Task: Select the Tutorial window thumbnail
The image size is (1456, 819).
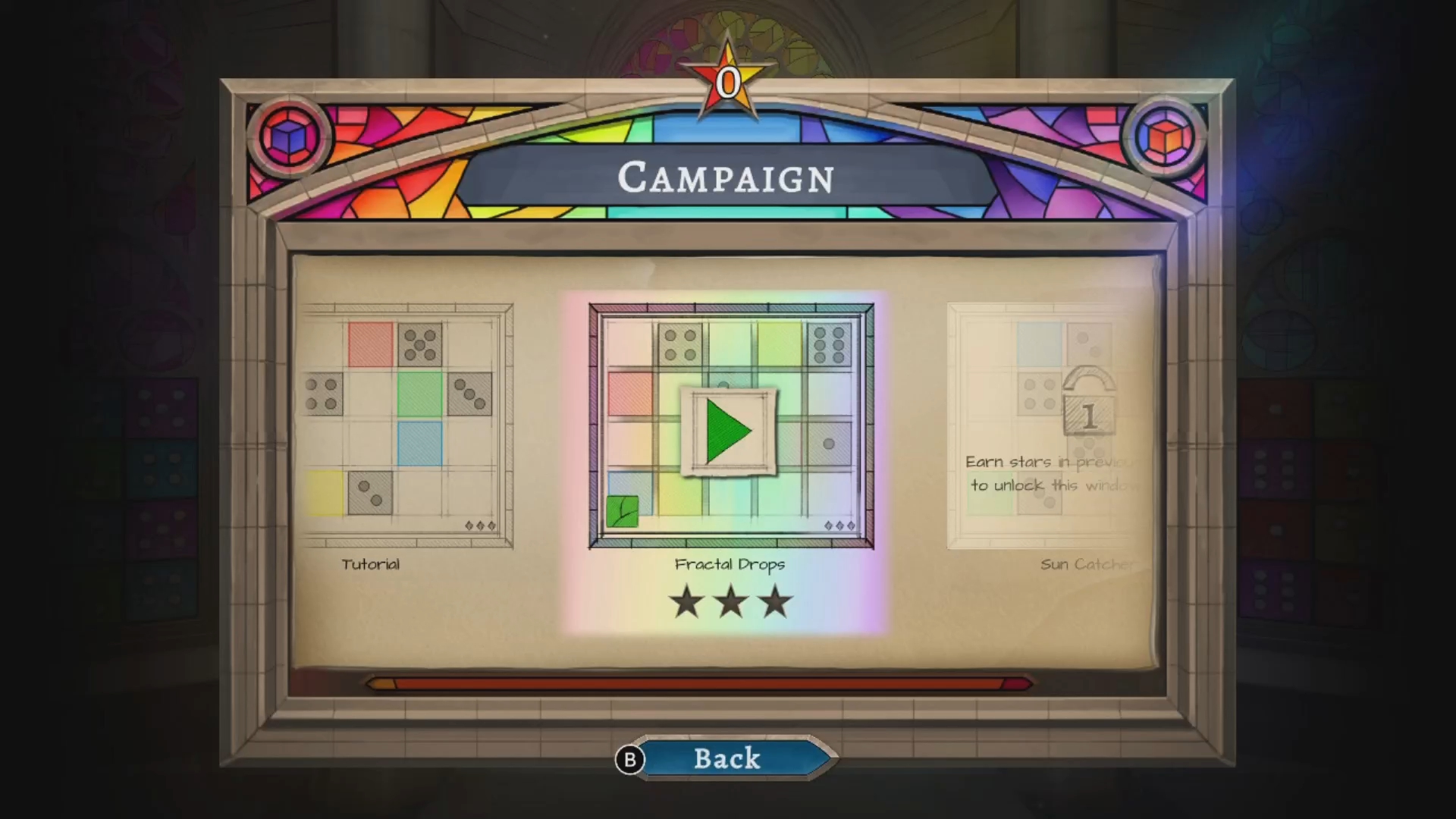Action: pyautogui.click(x=407, y=425)
